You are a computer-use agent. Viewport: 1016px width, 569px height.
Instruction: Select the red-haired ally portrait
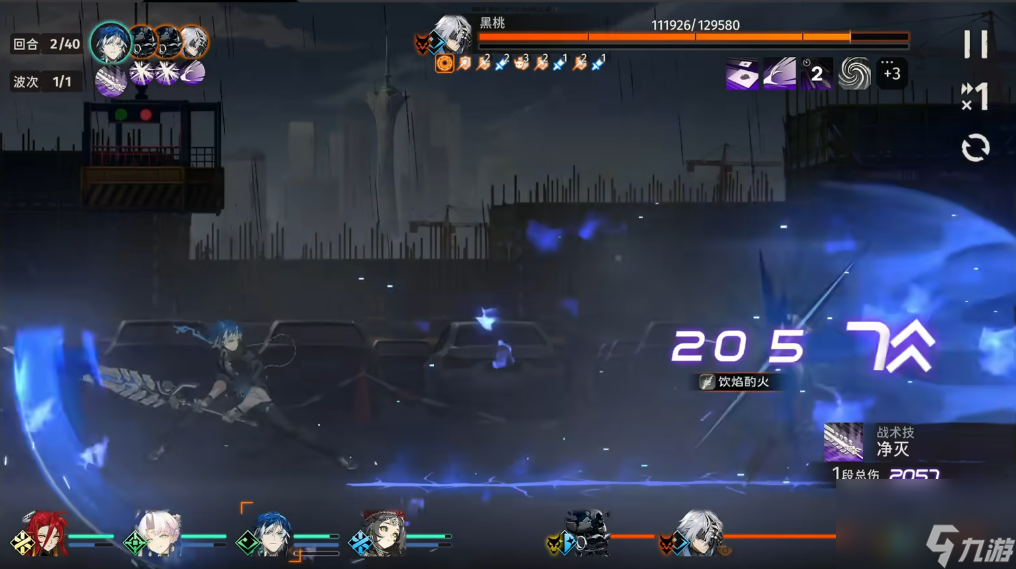pos(43,533)
